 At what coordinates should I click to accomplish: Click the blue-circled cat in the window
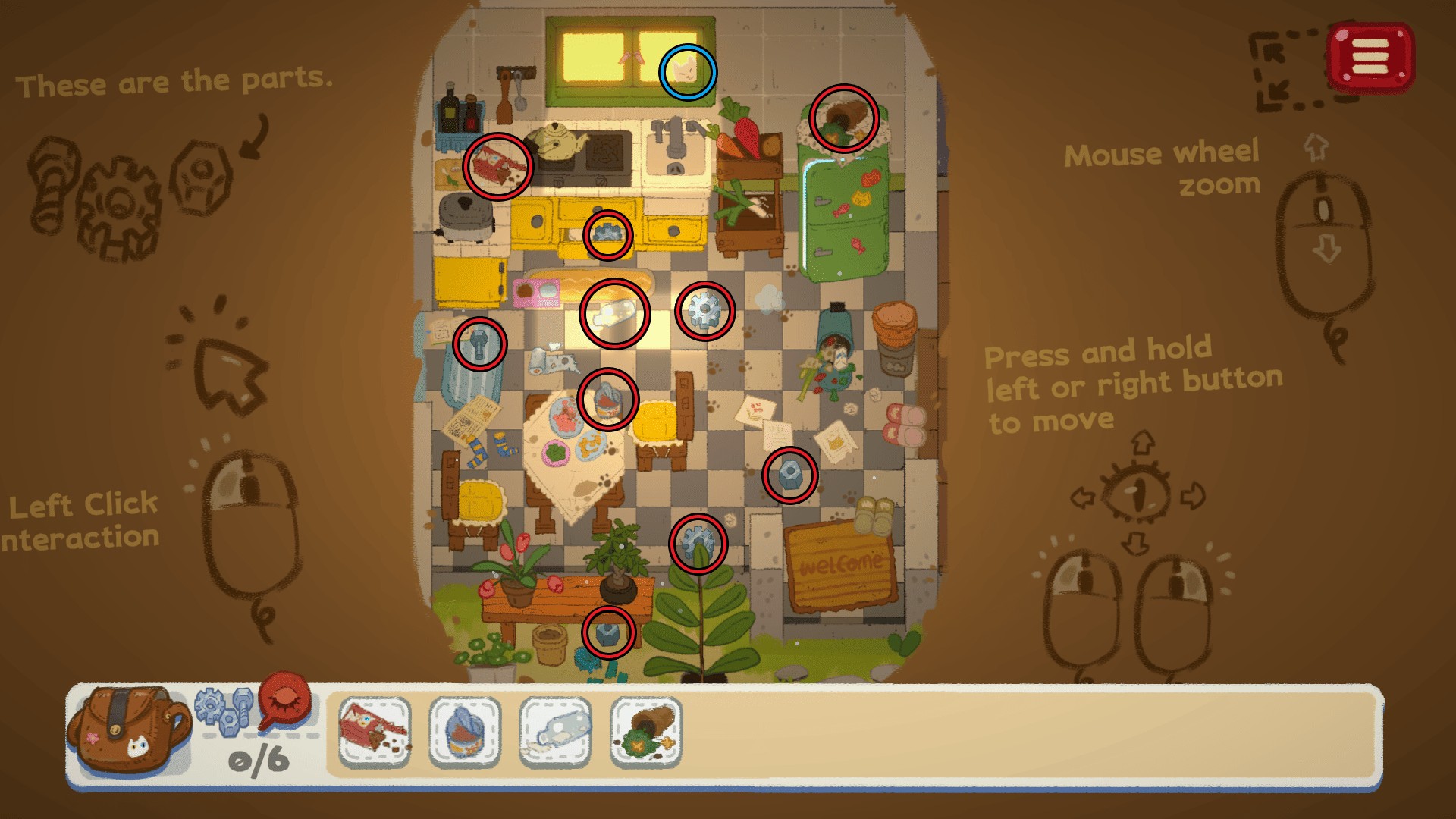687,71
